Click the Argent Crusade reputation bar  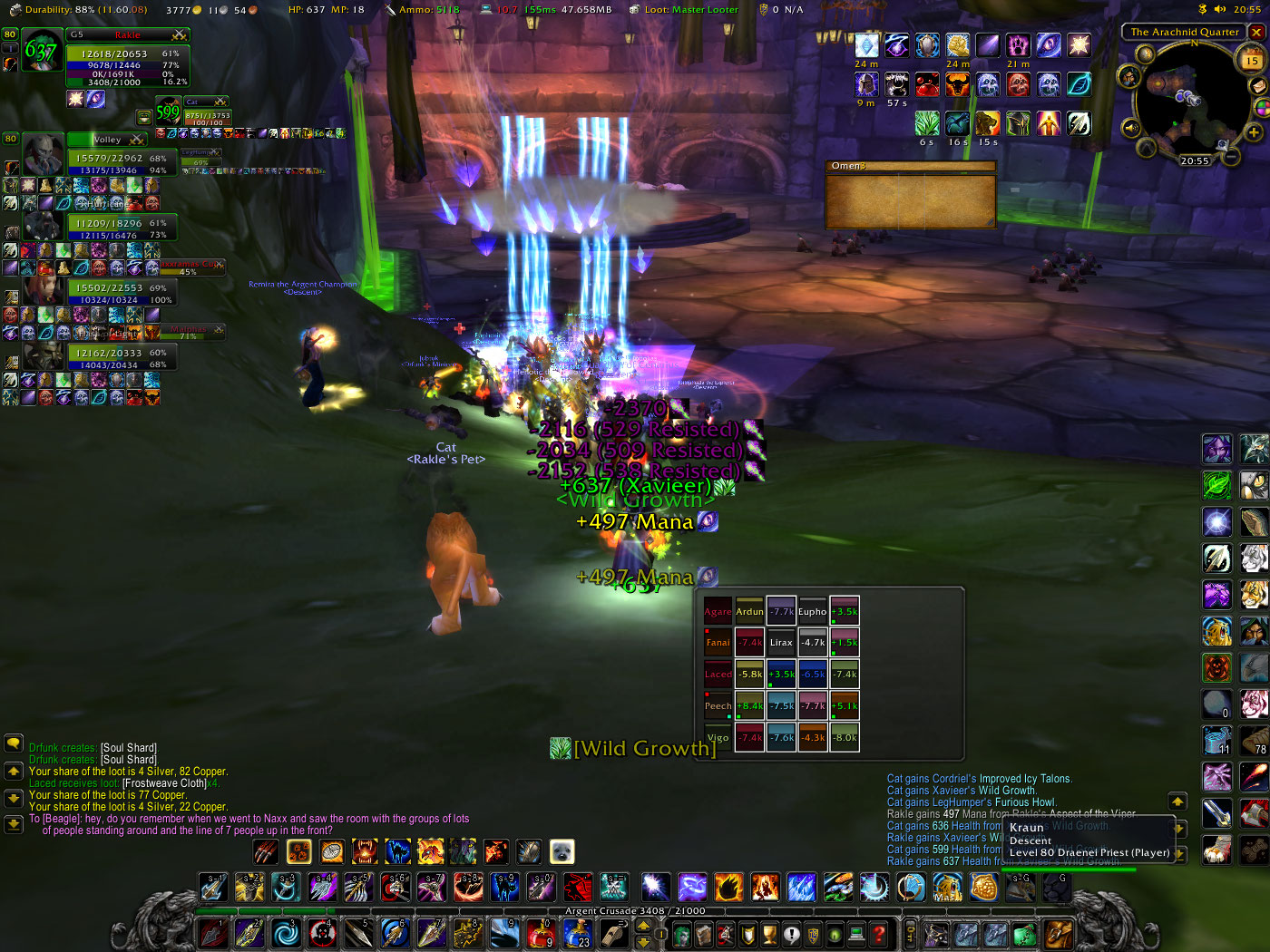[x=635, y=911]
